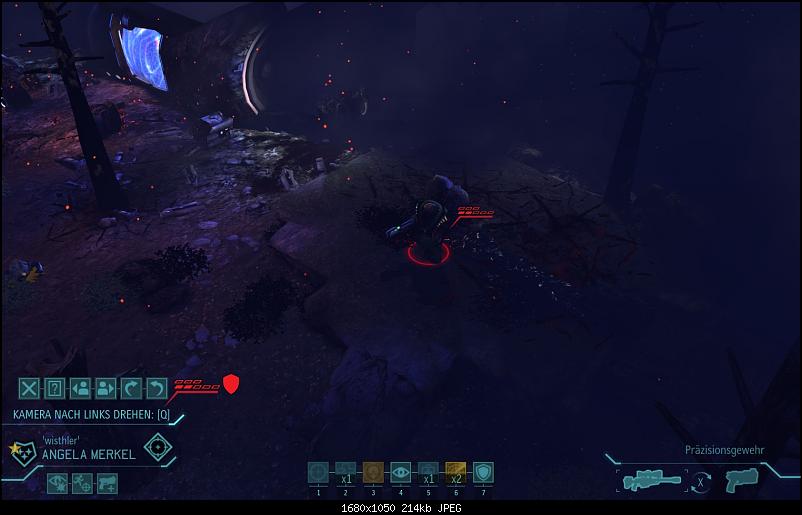This screenshot has height=515, width=802.
Task: Click the crosshair icon beside Angela Merkel
Action: tap(157, 446)
